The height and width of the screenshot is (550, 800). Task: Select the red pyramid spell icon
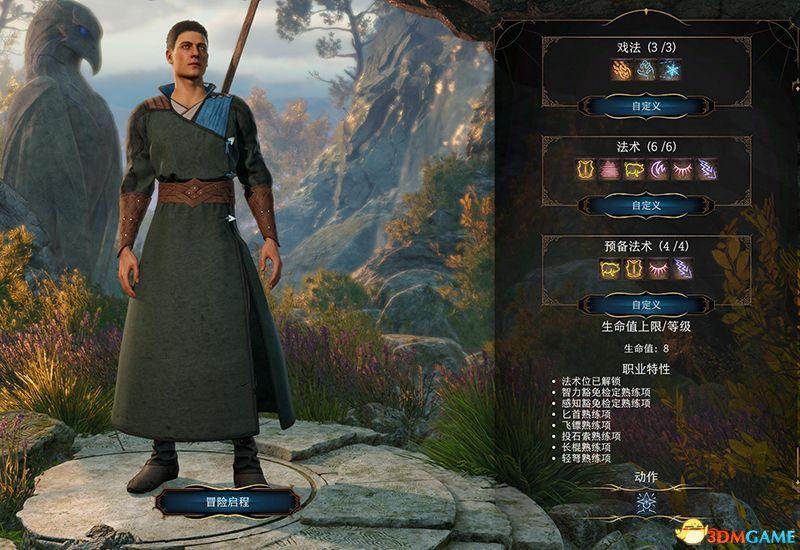[608, 170]
